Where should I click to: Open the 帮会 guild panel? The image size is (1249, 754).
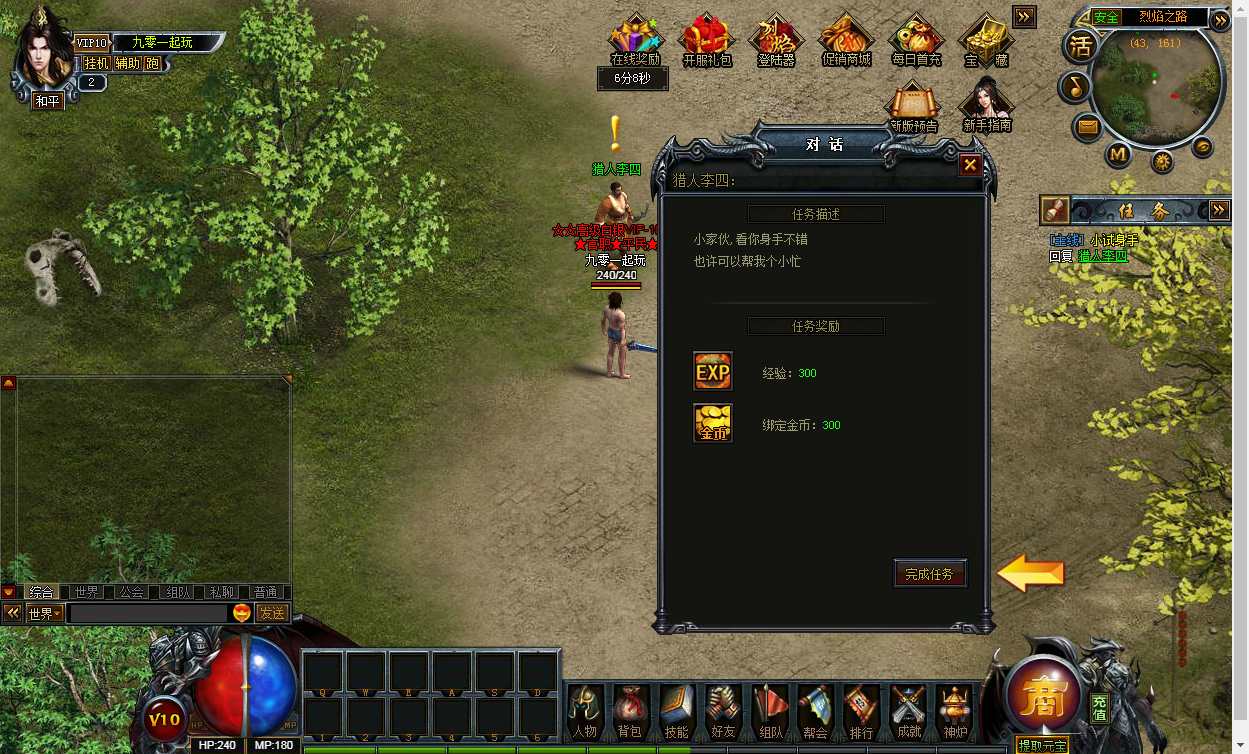point(815,711)
